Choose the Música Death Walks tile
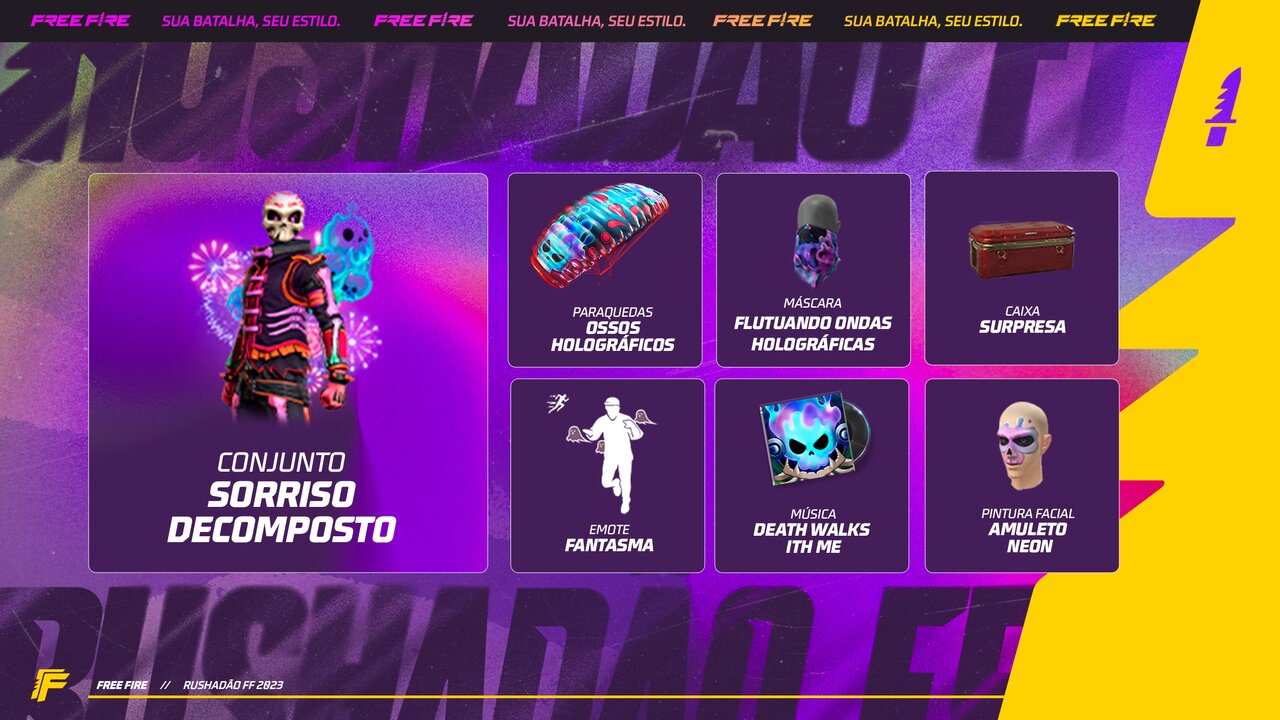The image size is (1280, 720). (812, 475)
